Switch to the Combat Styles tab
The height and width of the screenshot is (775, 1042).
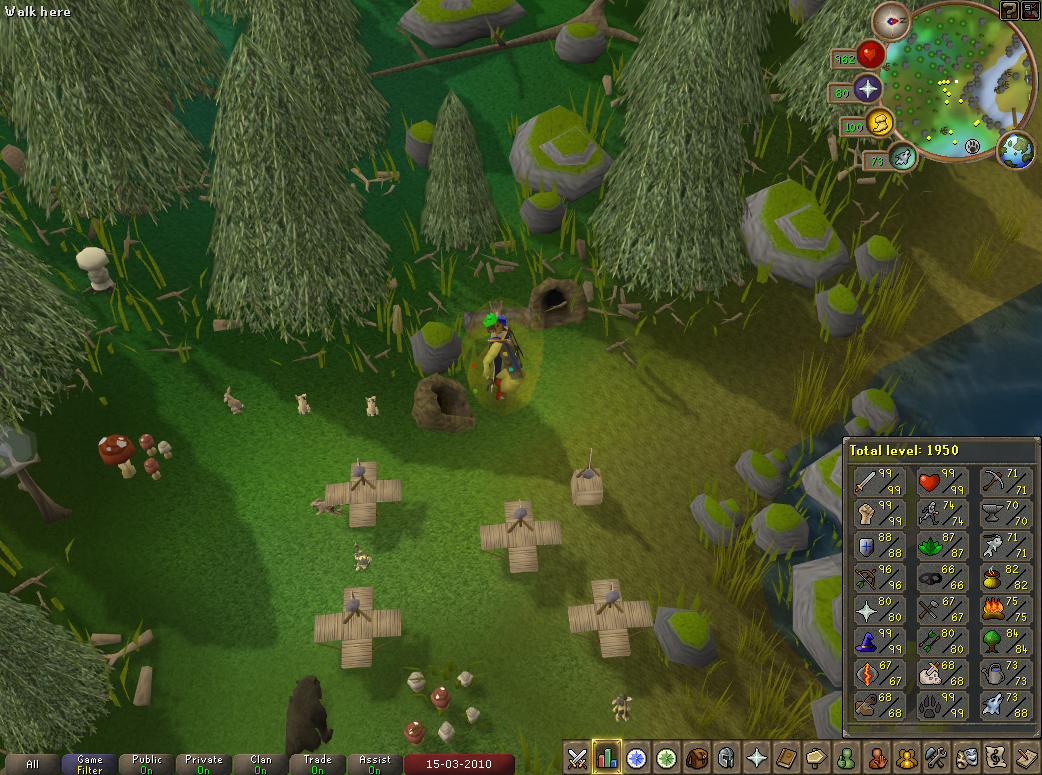coord(577,757)
